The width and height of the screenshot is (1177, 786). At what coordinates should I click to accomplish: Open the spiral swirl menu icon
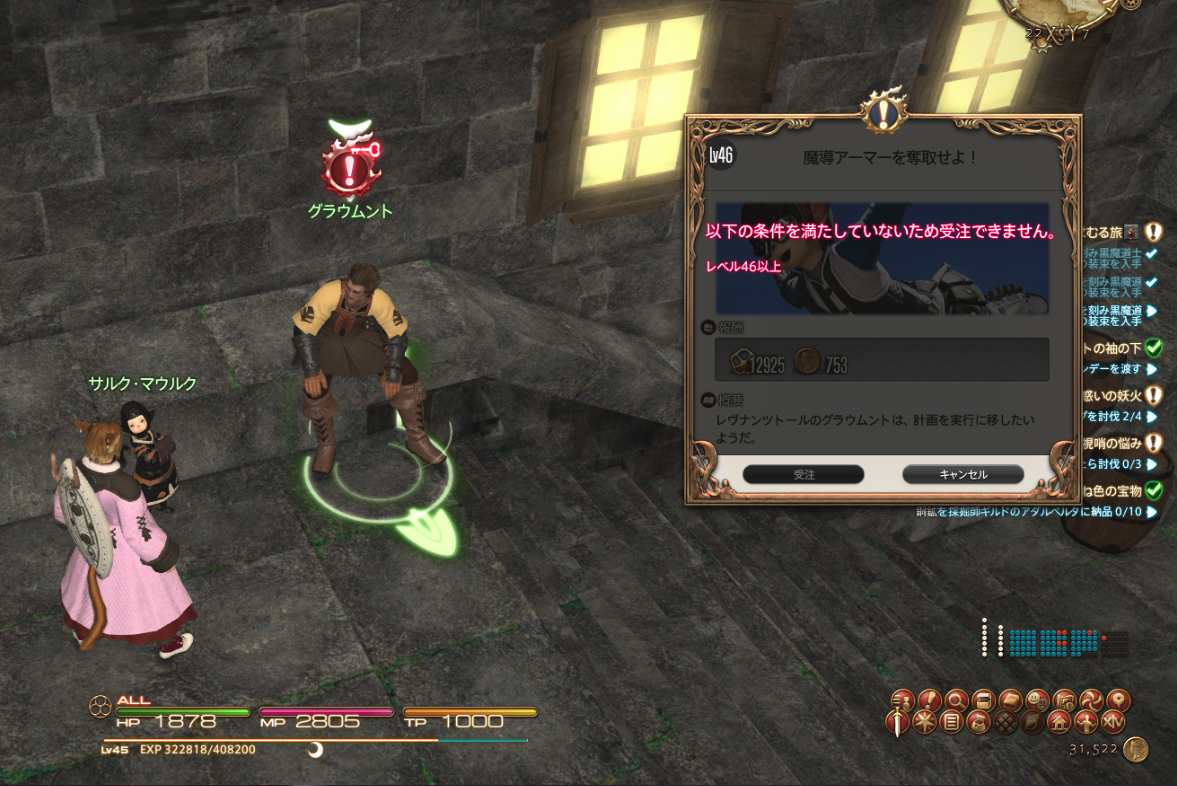point(1090,700)
